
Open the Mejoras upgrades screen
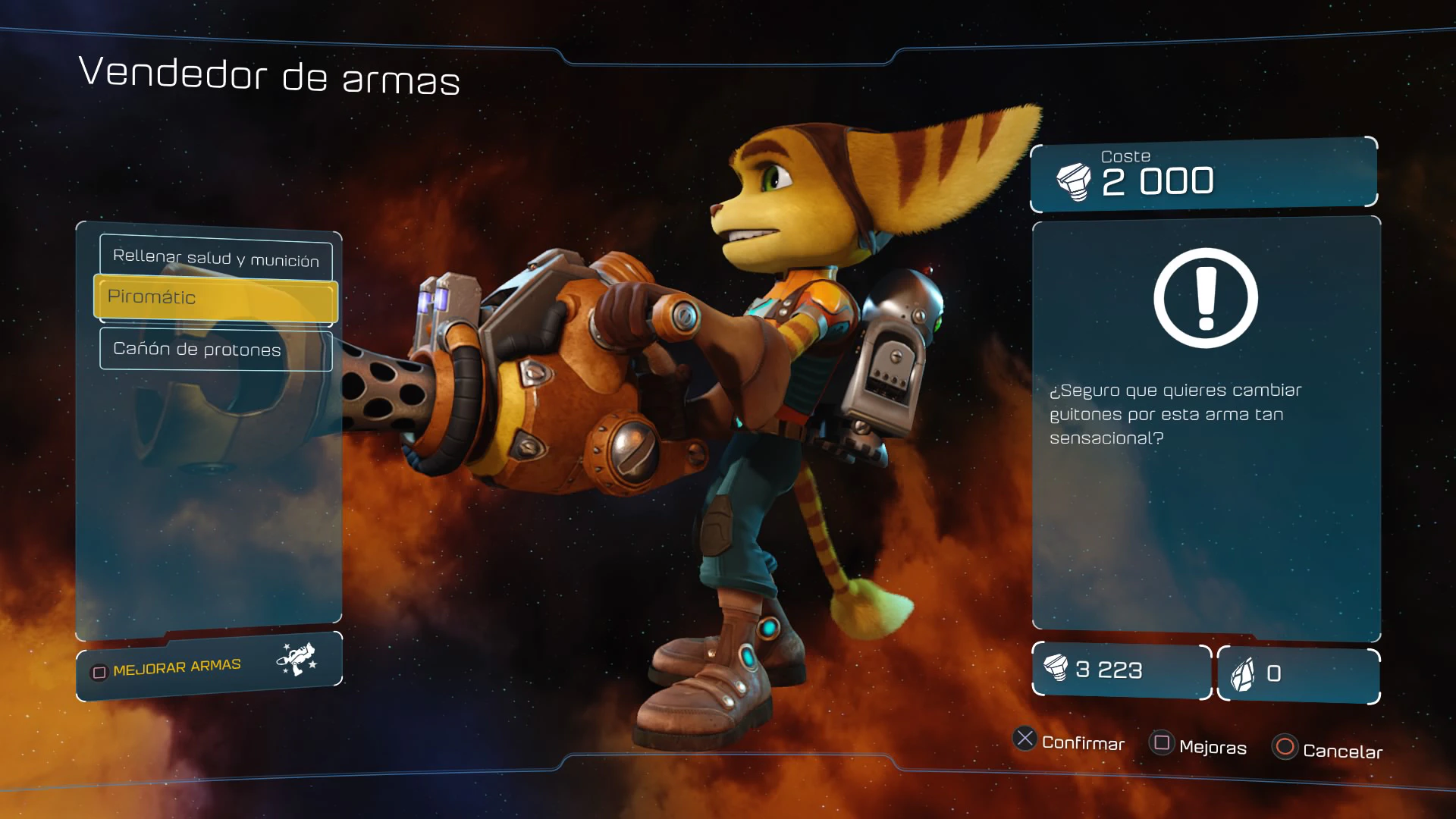(x=1199, y=745)
